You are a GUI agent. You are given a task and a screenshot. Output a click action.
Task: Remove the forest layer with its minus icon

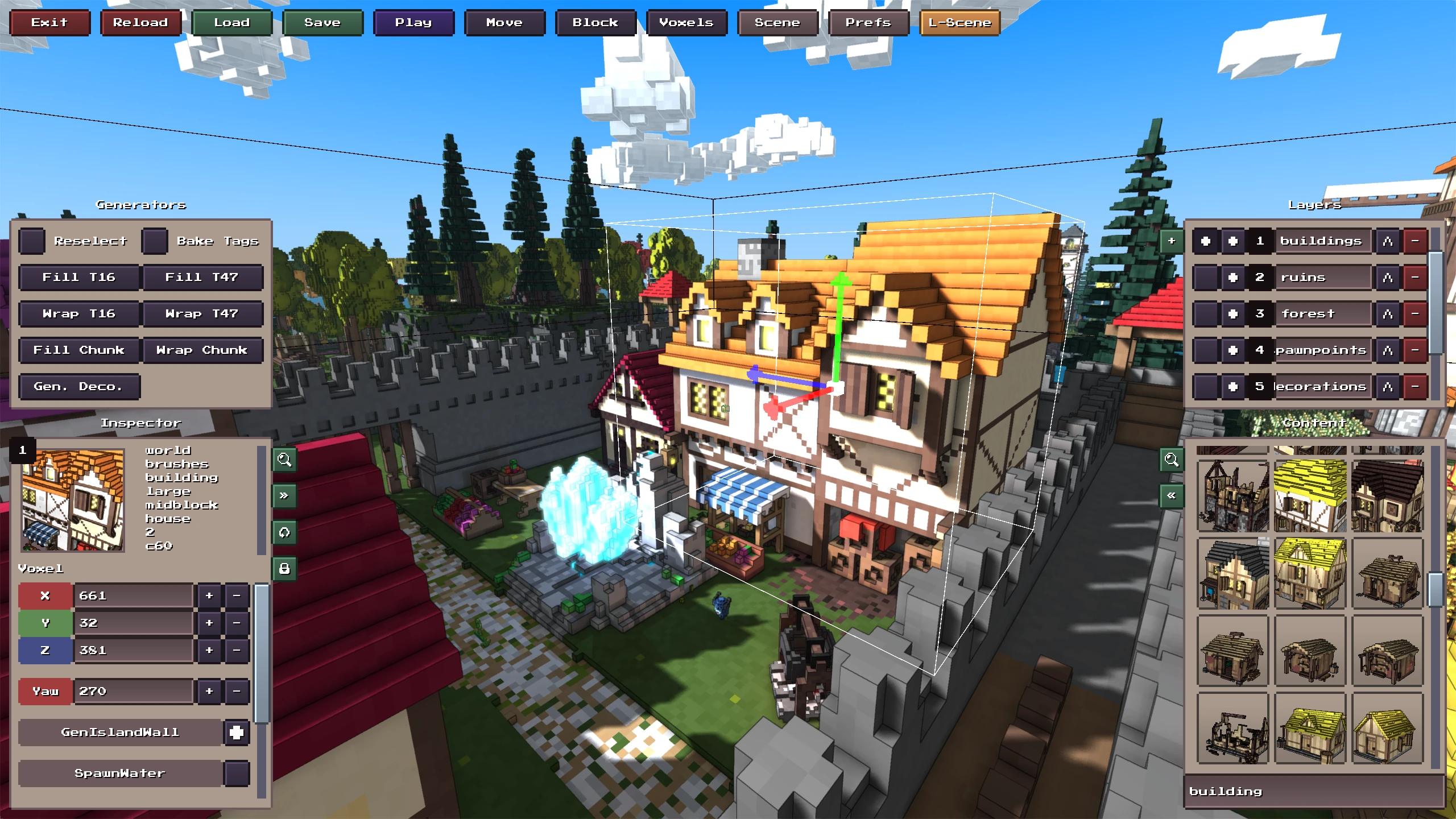tap(1416, 313)
